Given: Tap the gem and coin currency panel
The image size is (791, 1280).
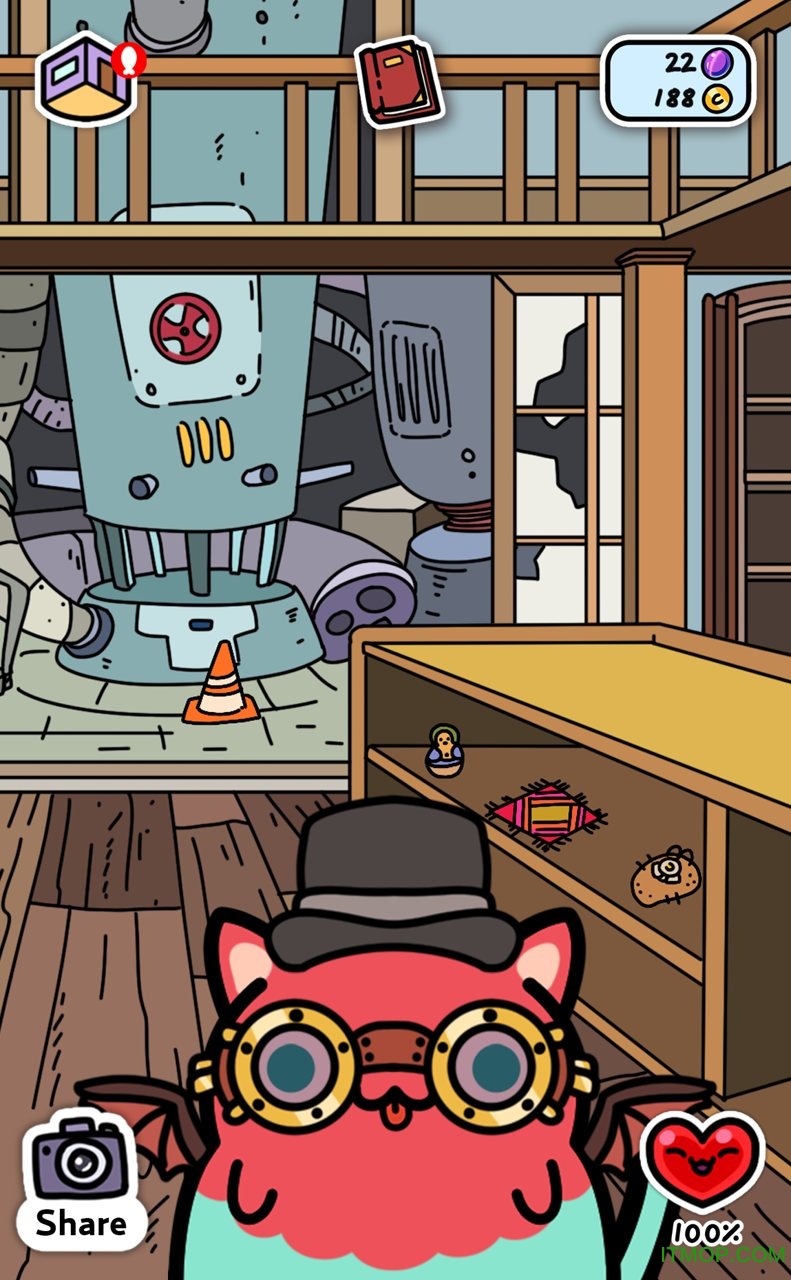Looking at the screenshot, I should tap(677, 80).
